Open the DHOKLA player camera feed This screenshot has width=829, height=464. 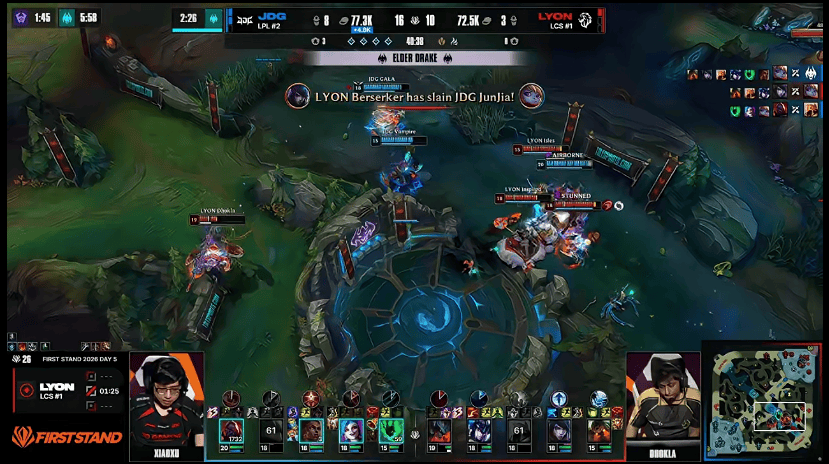click(663, 400)
